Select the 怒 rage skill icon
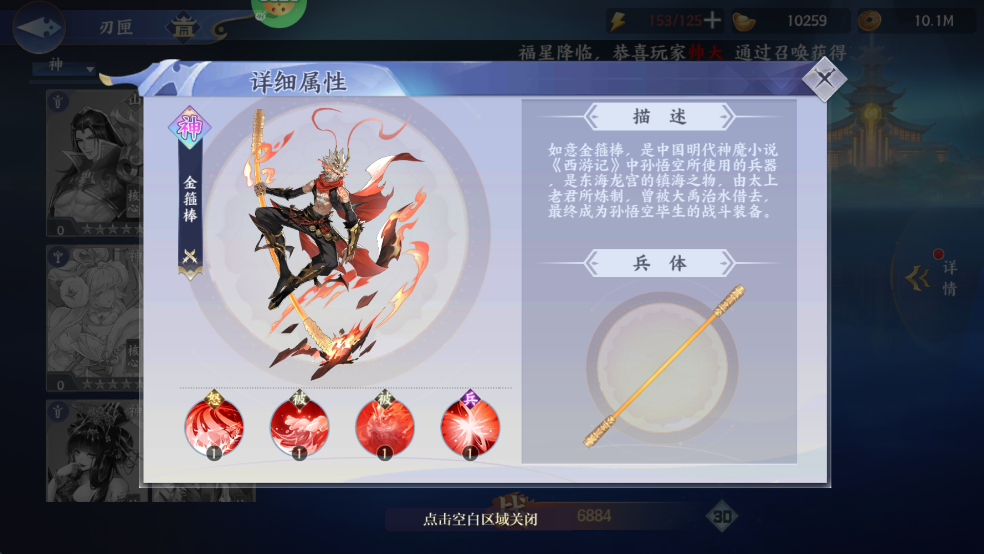The width and height of the screenshot is (984, 554). pos(213,427)
